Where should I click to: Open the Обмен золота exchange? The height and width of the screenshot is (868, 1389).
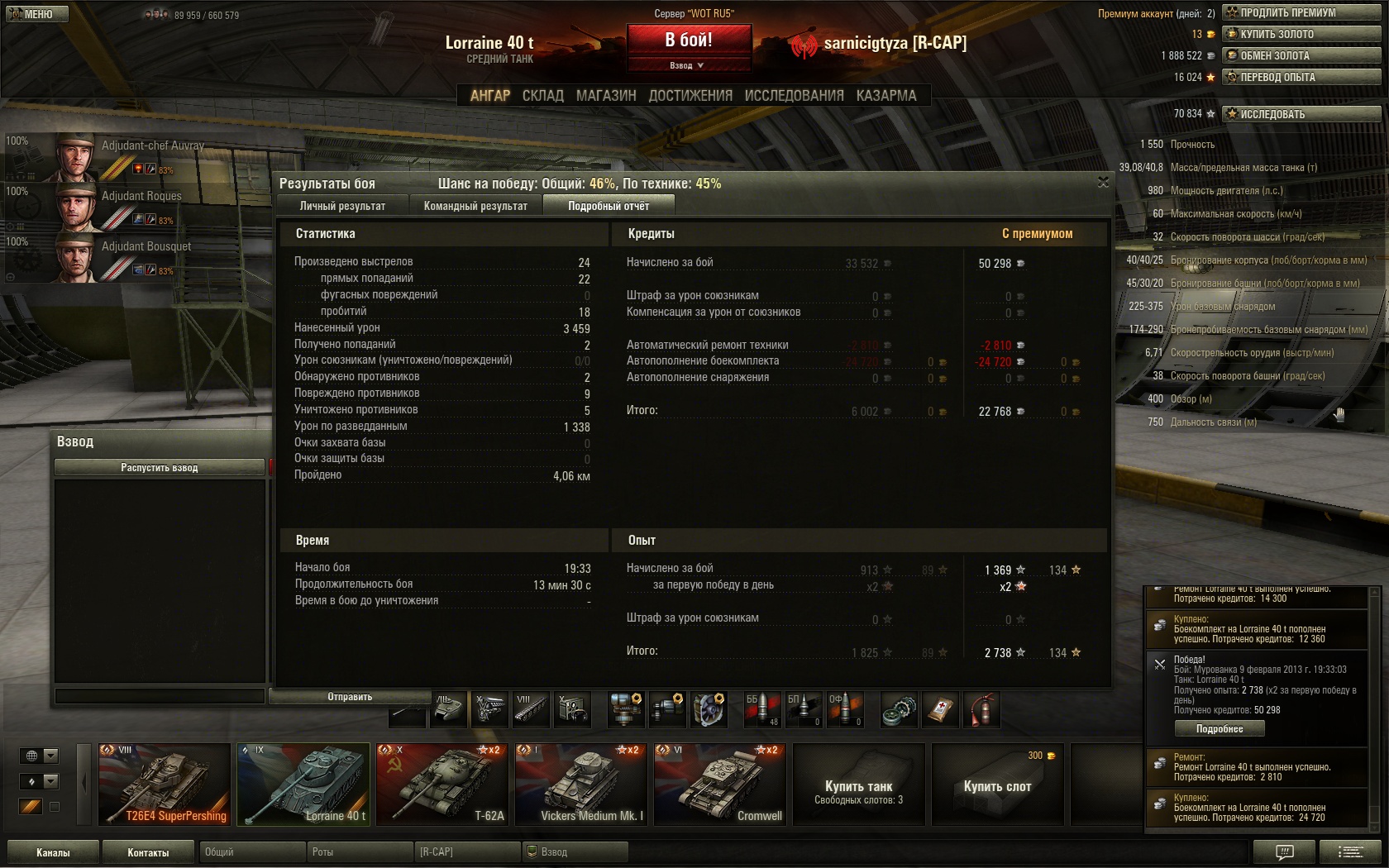click(x=1301, y=55)
